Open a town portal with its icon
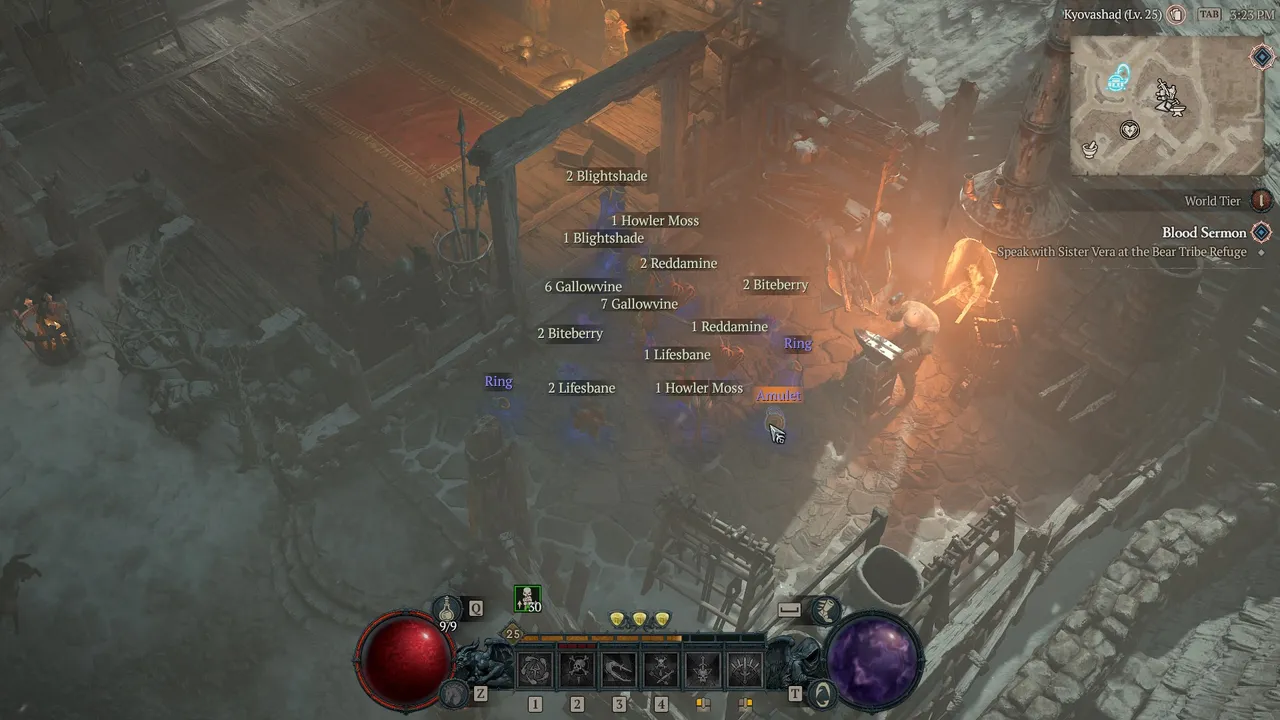This screenshot has height=720, width=1280. pyautogui.click(x=821, y=692)
